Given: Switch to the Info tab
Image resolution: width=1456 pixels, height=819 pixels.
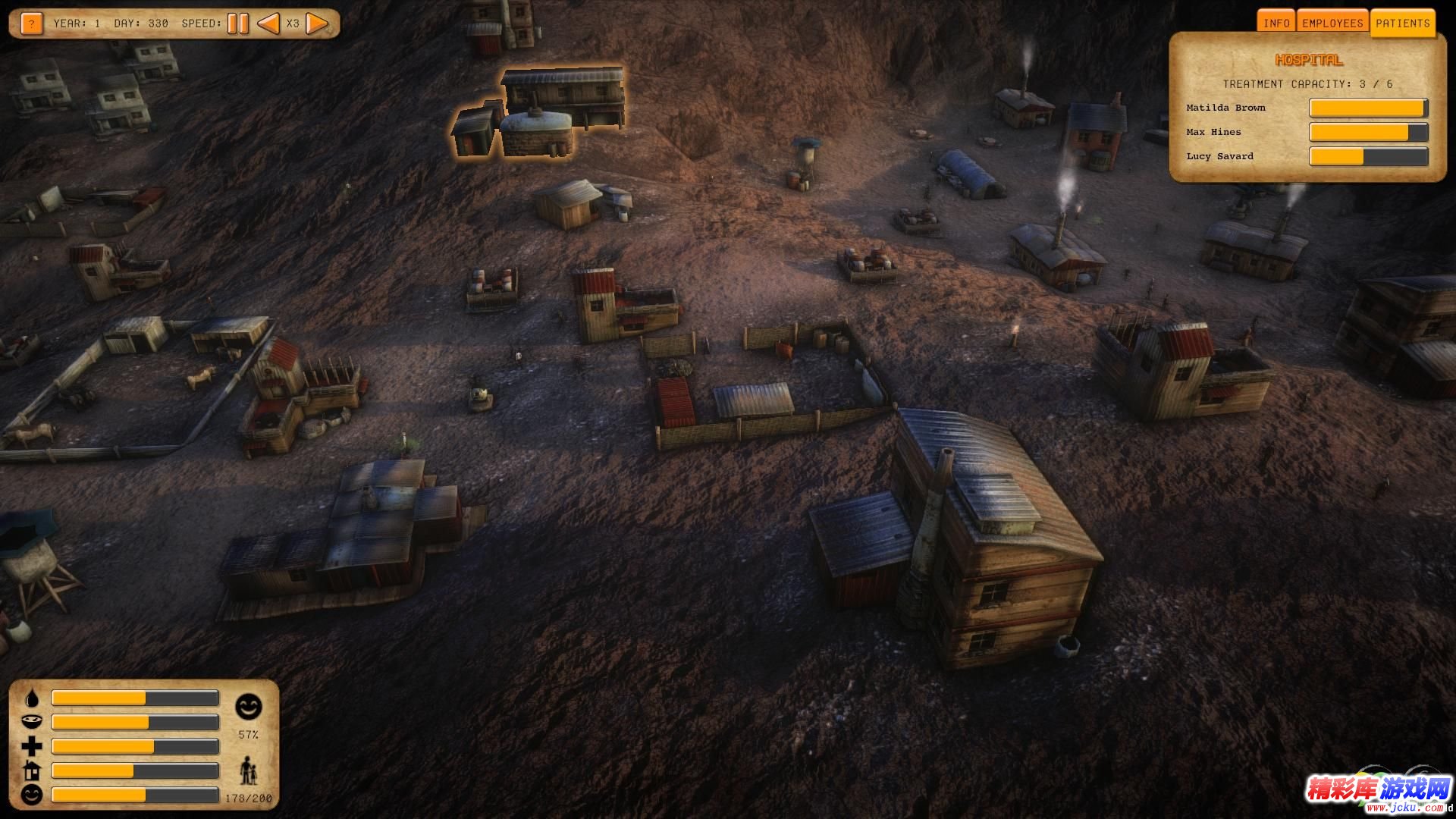Looking at the screenshot, I should tap(1276, 23).
